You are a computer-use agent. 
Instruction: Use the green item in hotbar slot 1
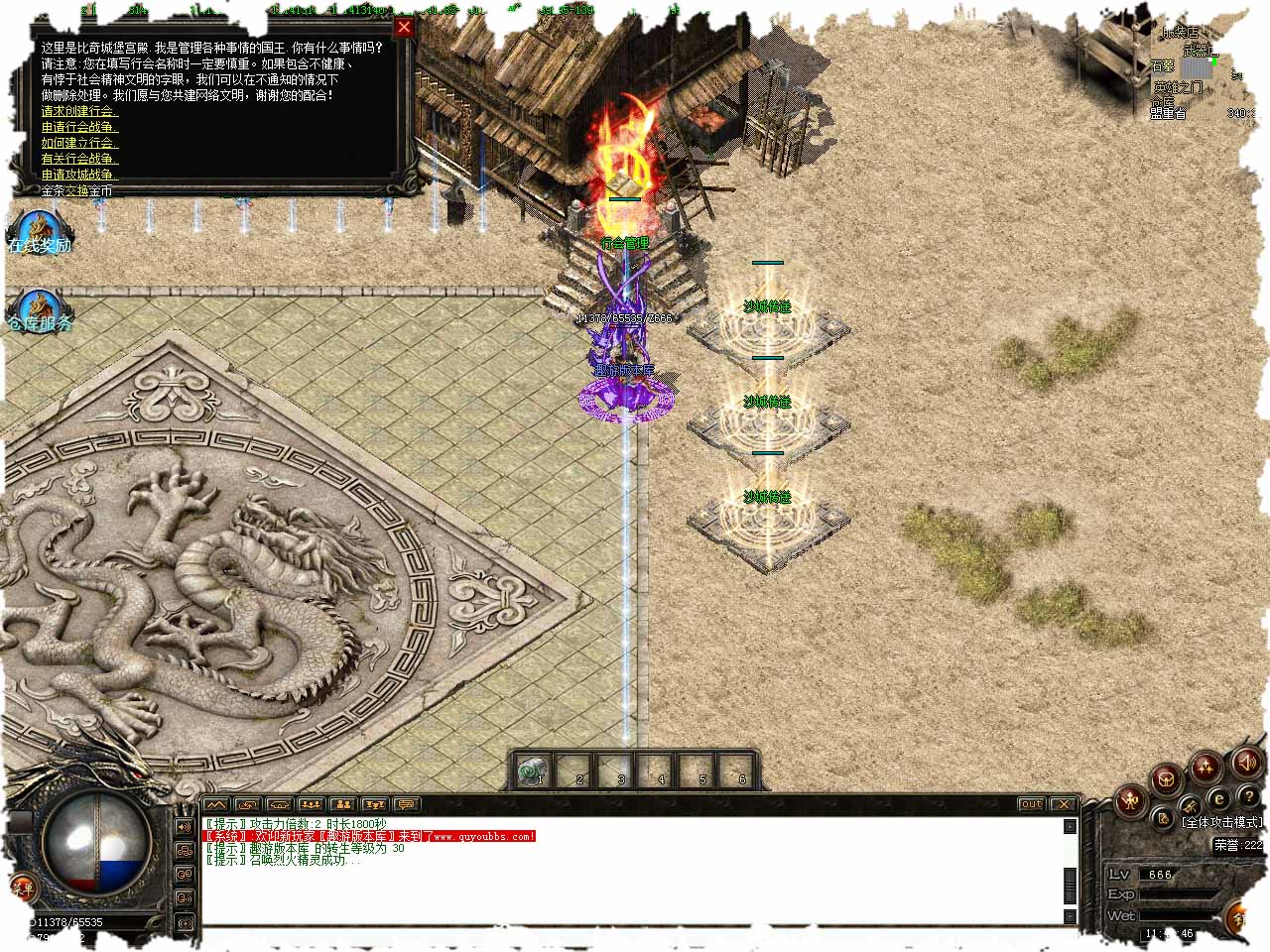coord(534,770)
